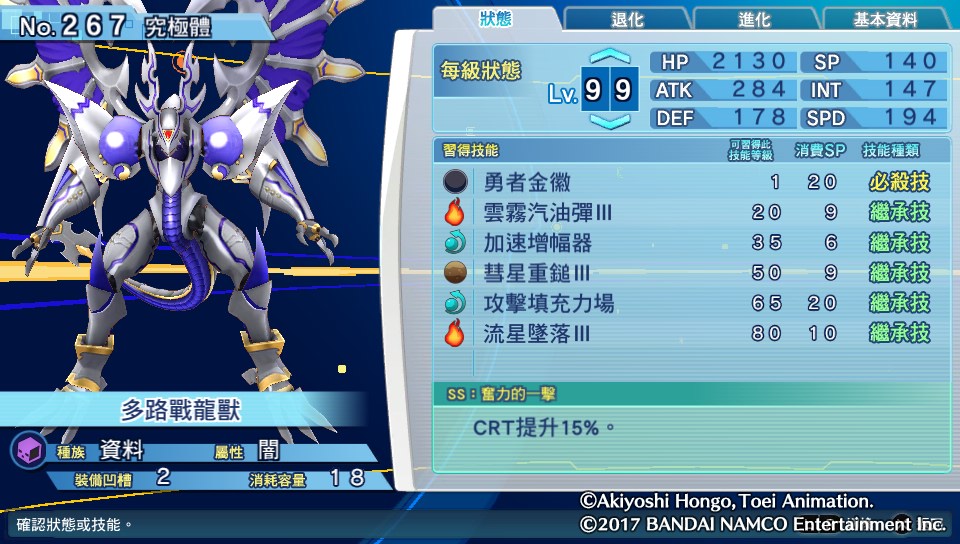Select the 攻擊填充力場 skill row
Screen dimensions: 960x544
coord(688,303)
